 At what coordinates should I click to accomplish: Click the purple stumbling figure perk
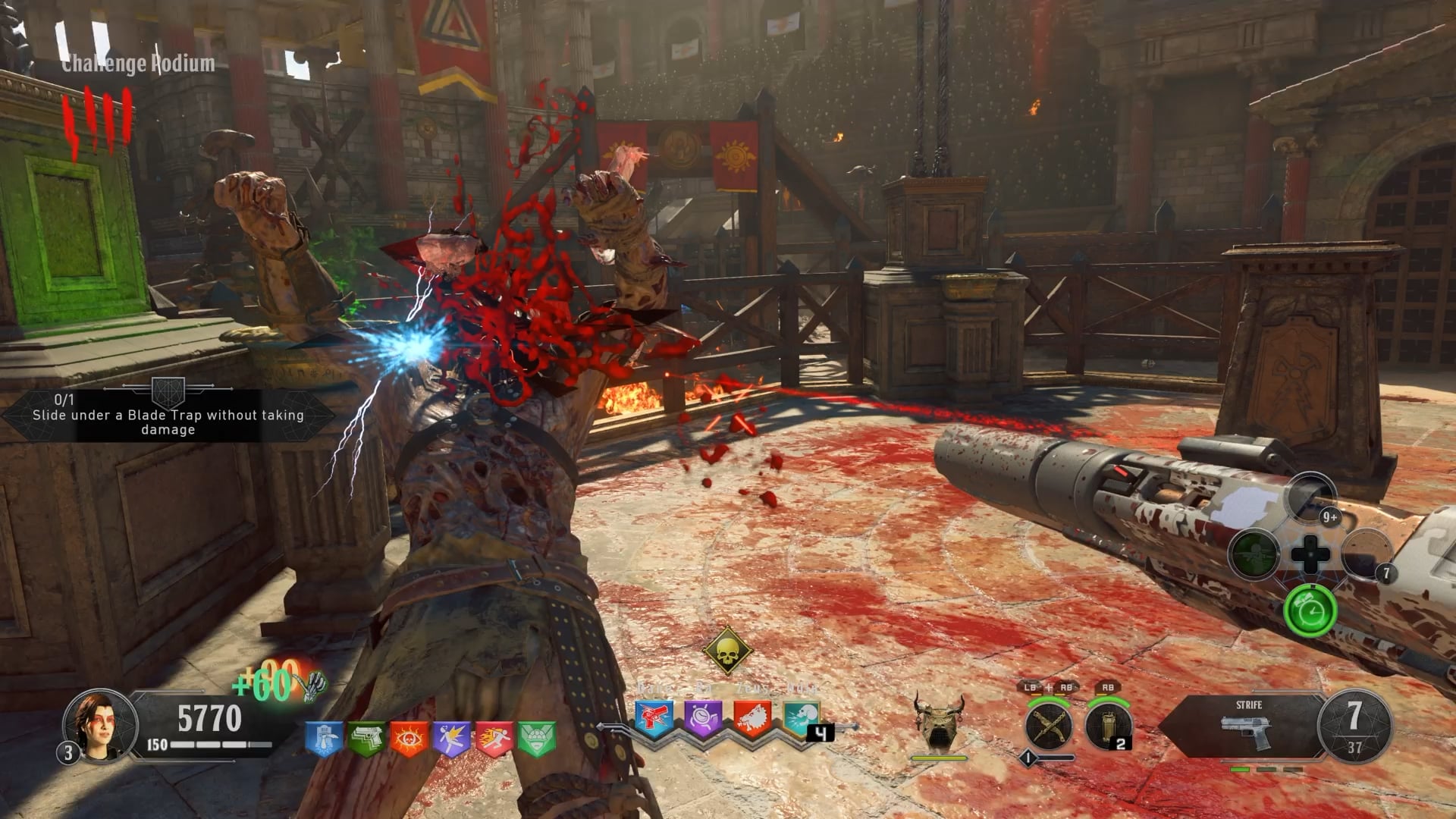pyautogui.click(x=452, y=738)
